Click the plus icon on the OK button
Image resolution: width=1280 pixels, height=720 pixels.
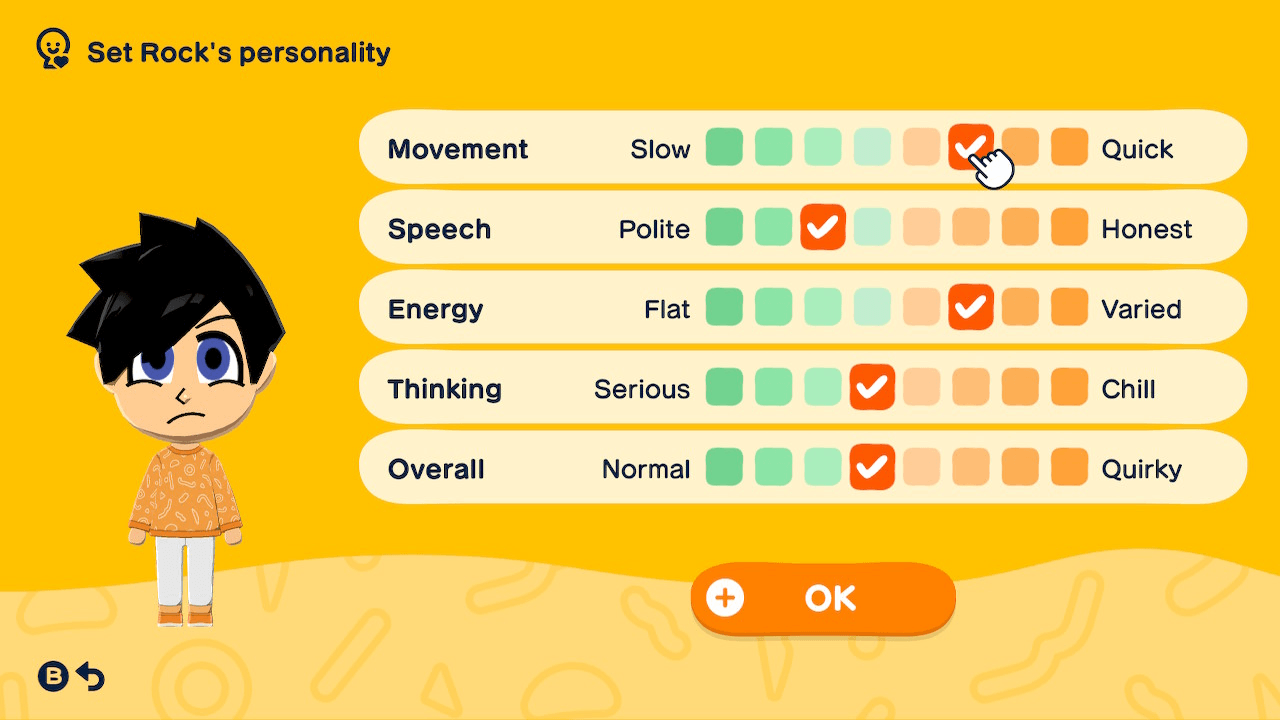(x=724, y=597)
